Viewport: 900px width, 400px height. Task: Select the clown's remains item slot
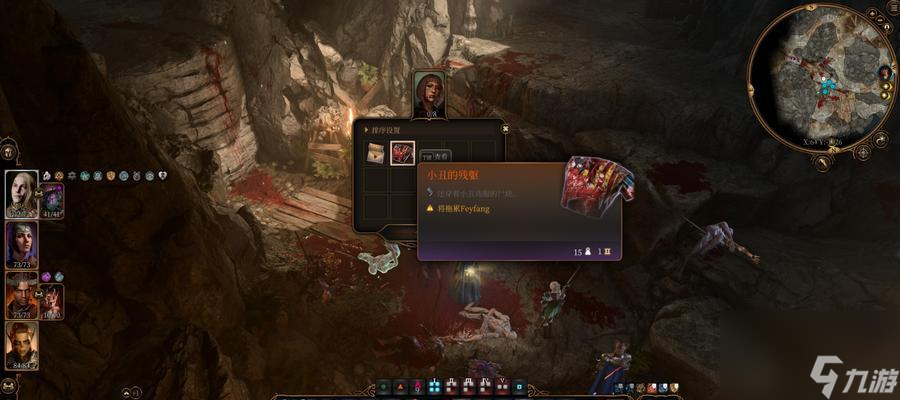point(402,153)
